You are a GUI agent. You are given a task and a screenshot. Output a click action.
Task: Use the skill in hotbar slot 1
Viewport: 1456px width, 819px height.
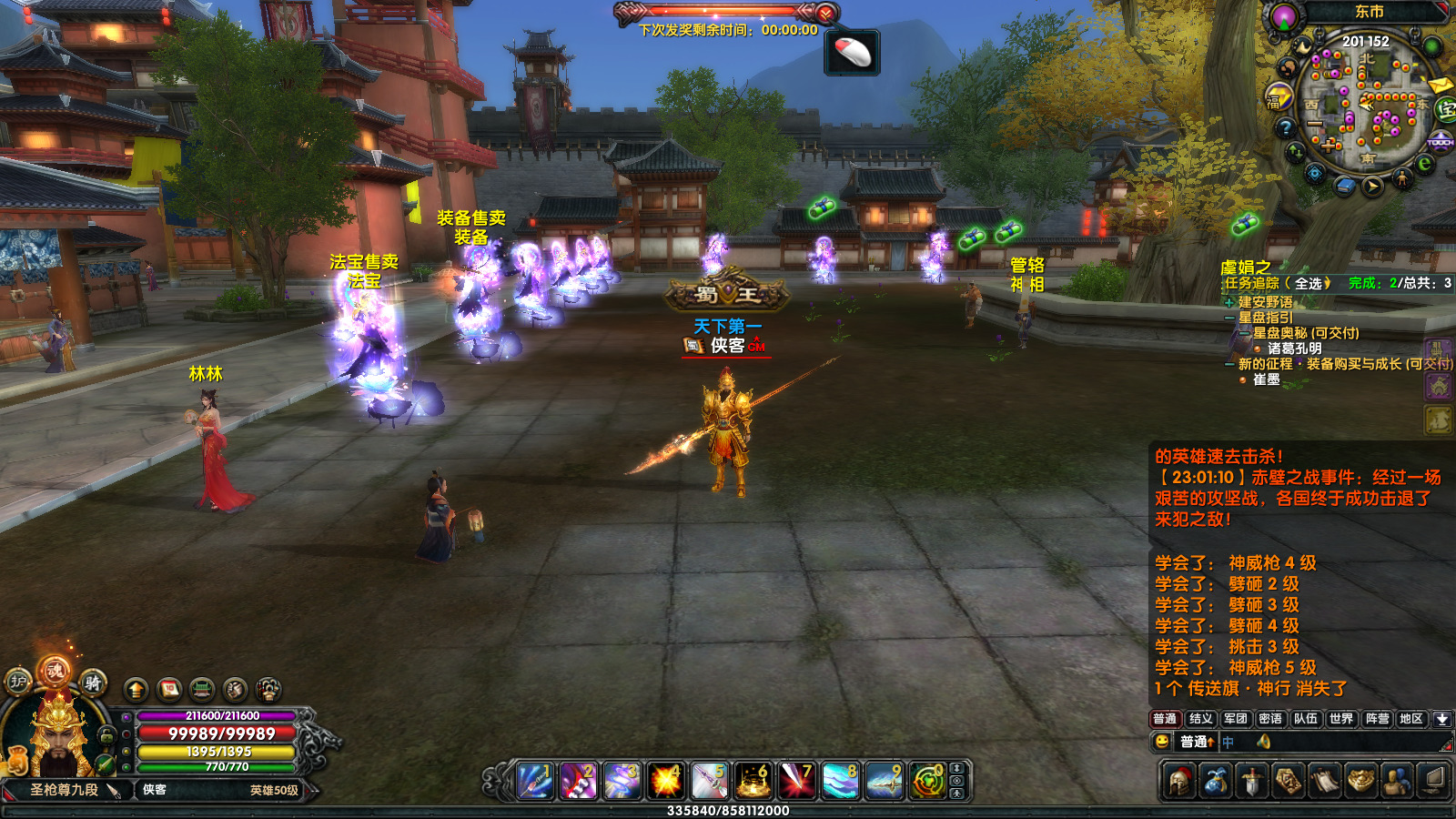534,781
